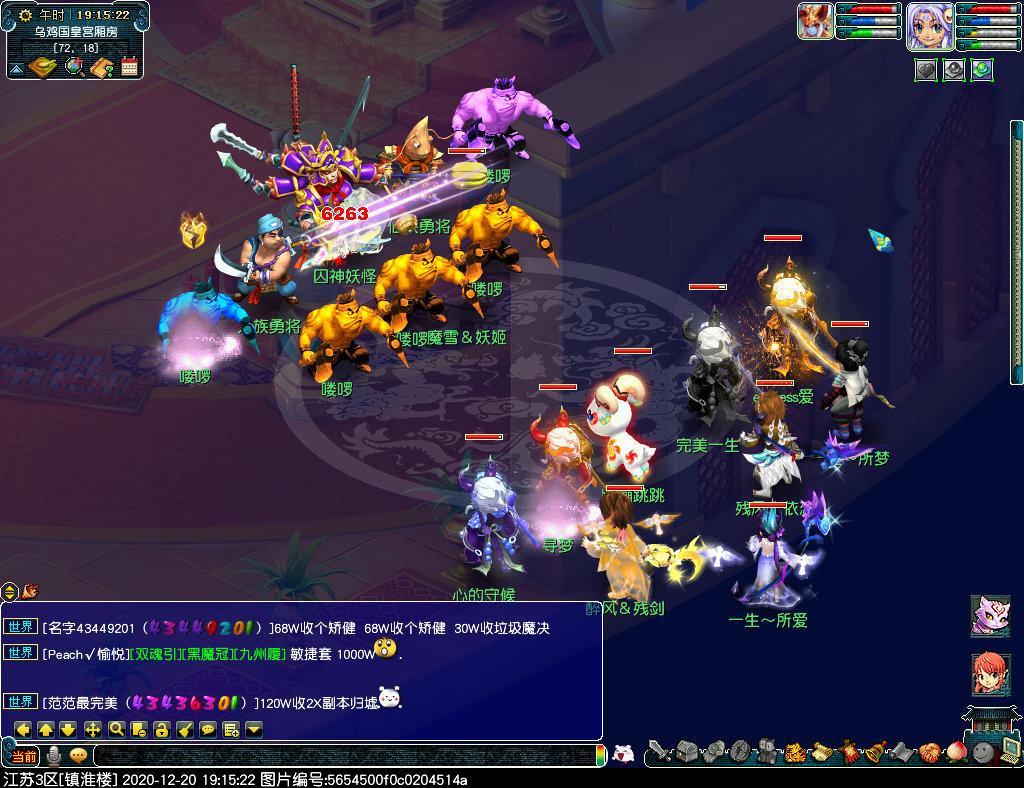This screenshot has height=788, width=1024.
Task: Collapse the location panel with the up arrow
Action: [x=16, y=69]
